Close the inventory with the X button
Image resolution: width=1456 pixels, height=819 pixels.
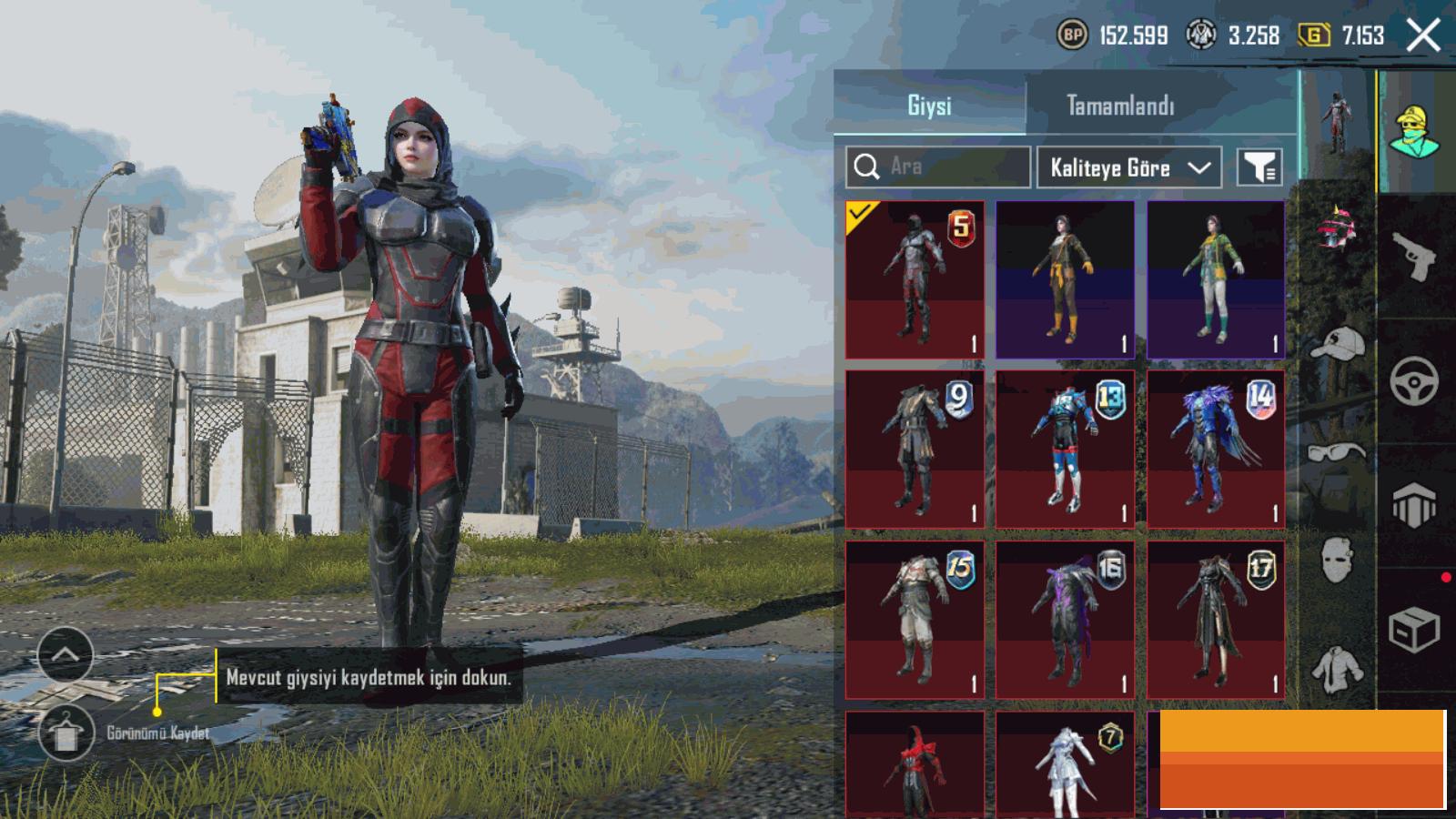1423,36
